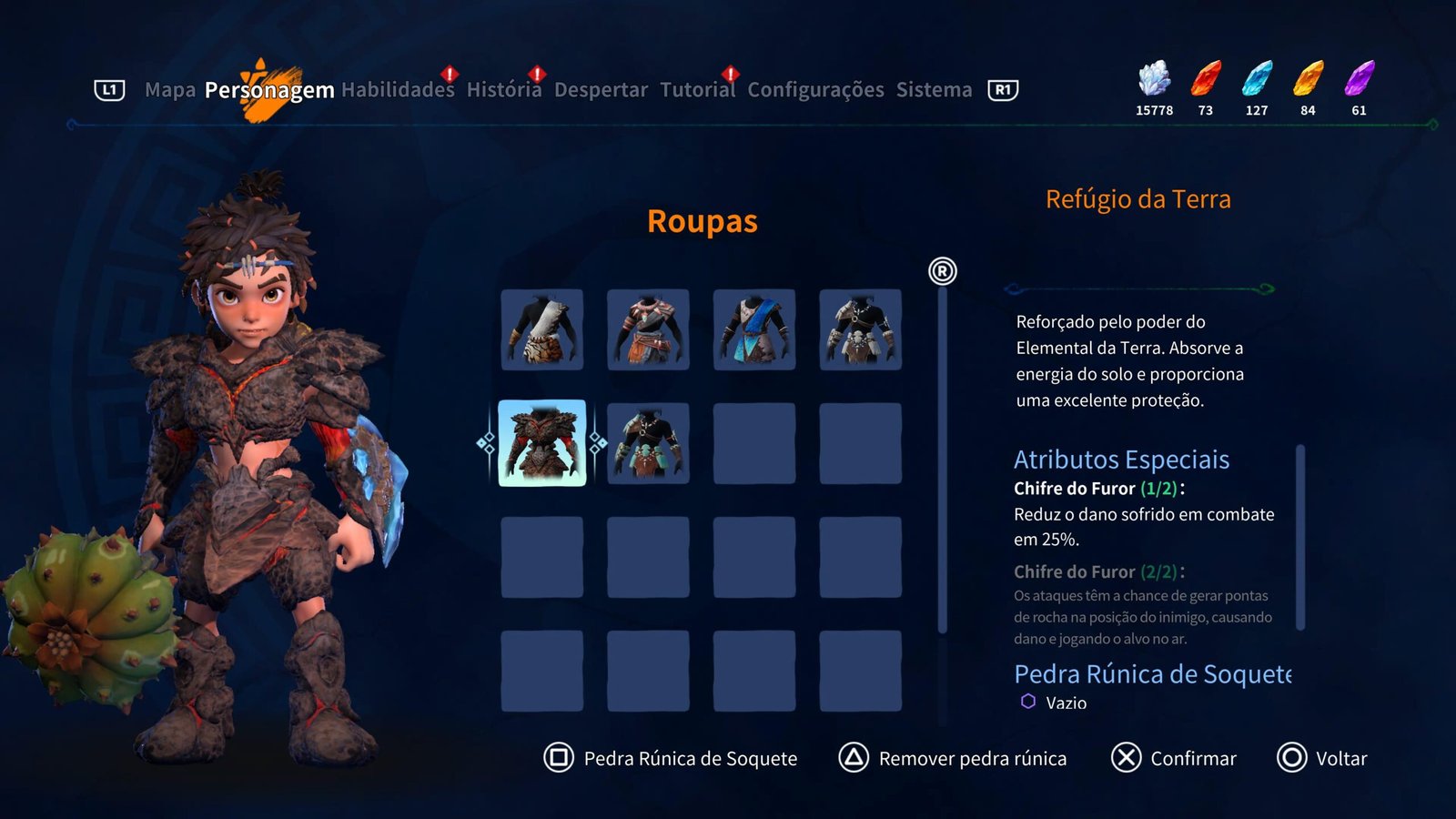Click the outfit grid scrollbar

click(942, 455)
